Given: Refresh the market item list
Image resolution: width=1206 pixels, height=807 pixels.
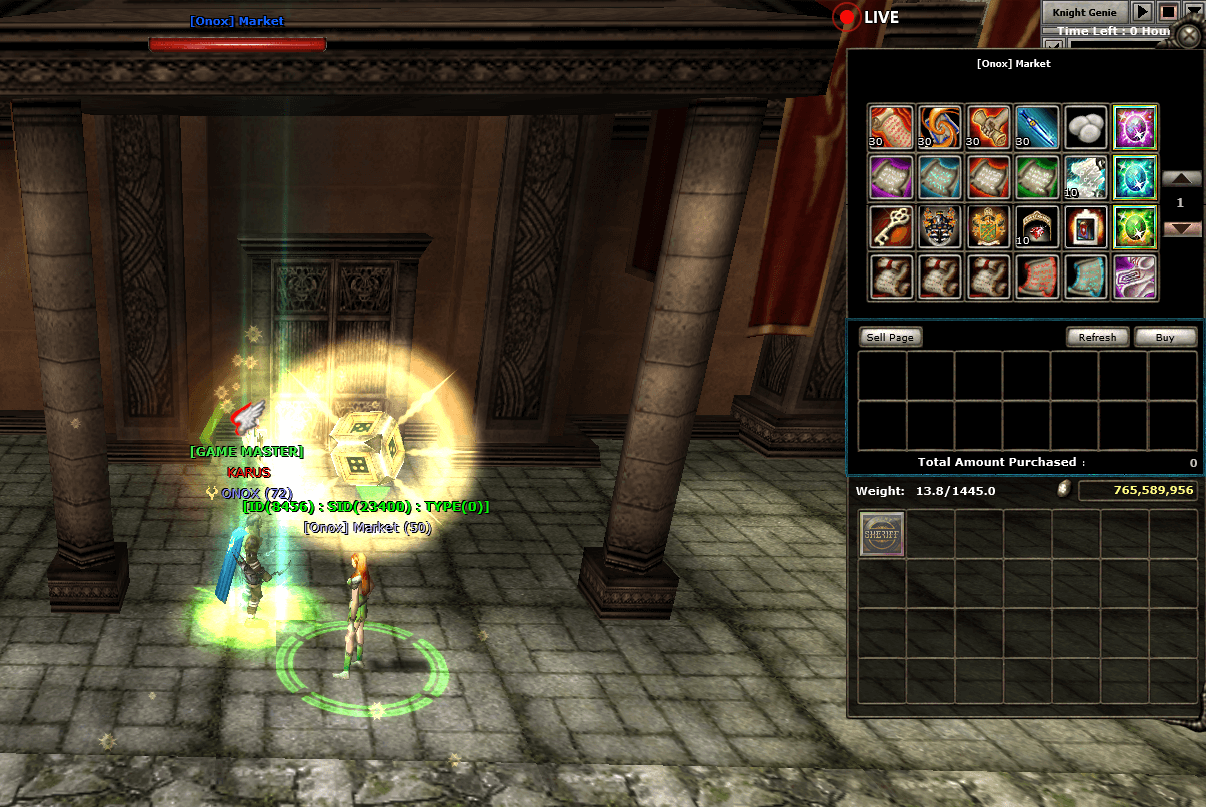Looking at the screenshot, I should (x=1097, y=337).
